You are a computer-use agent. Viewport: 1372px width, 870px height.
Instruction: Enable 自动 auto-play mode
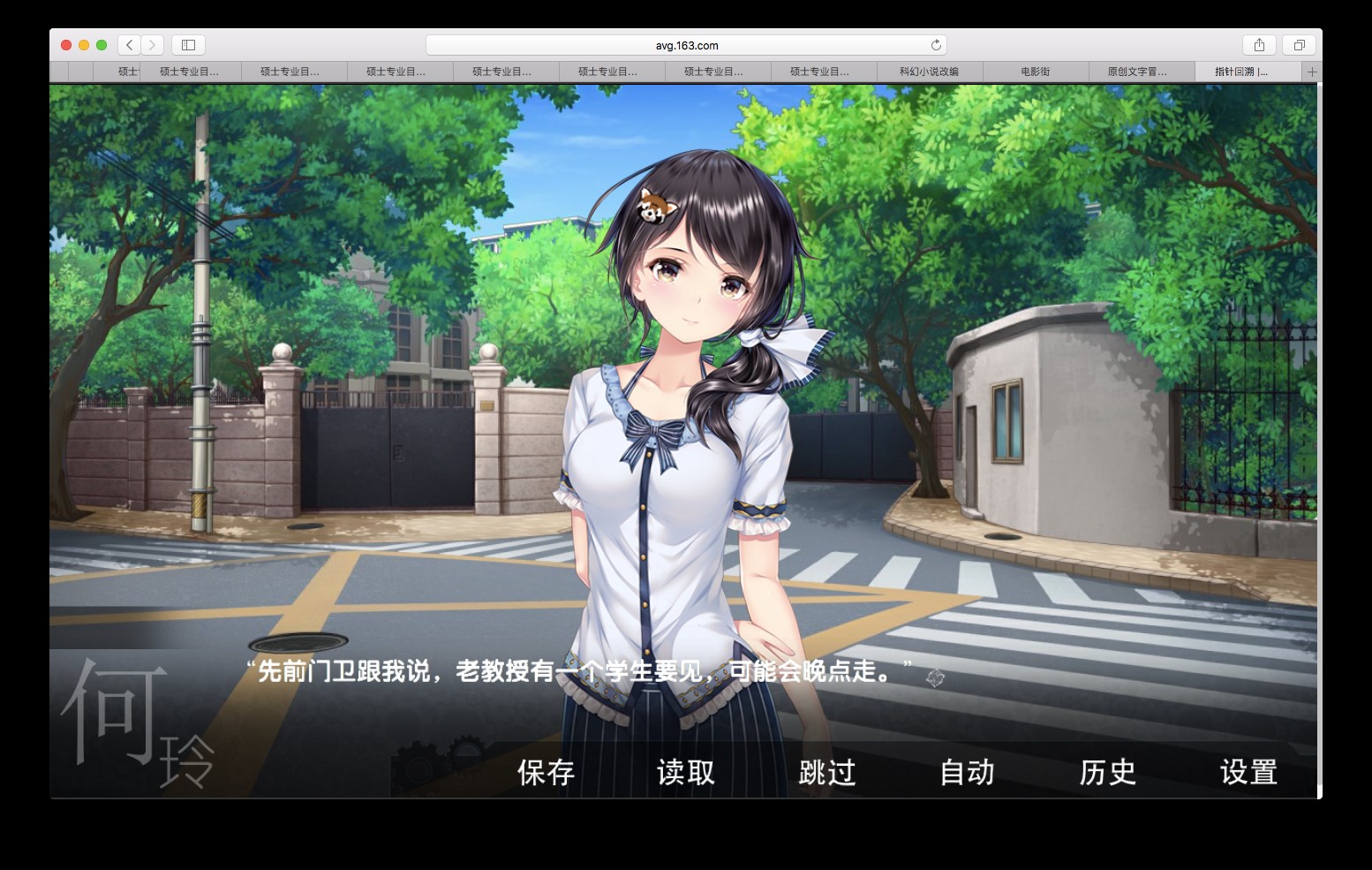pyautogui.click(x=967, y=772)
